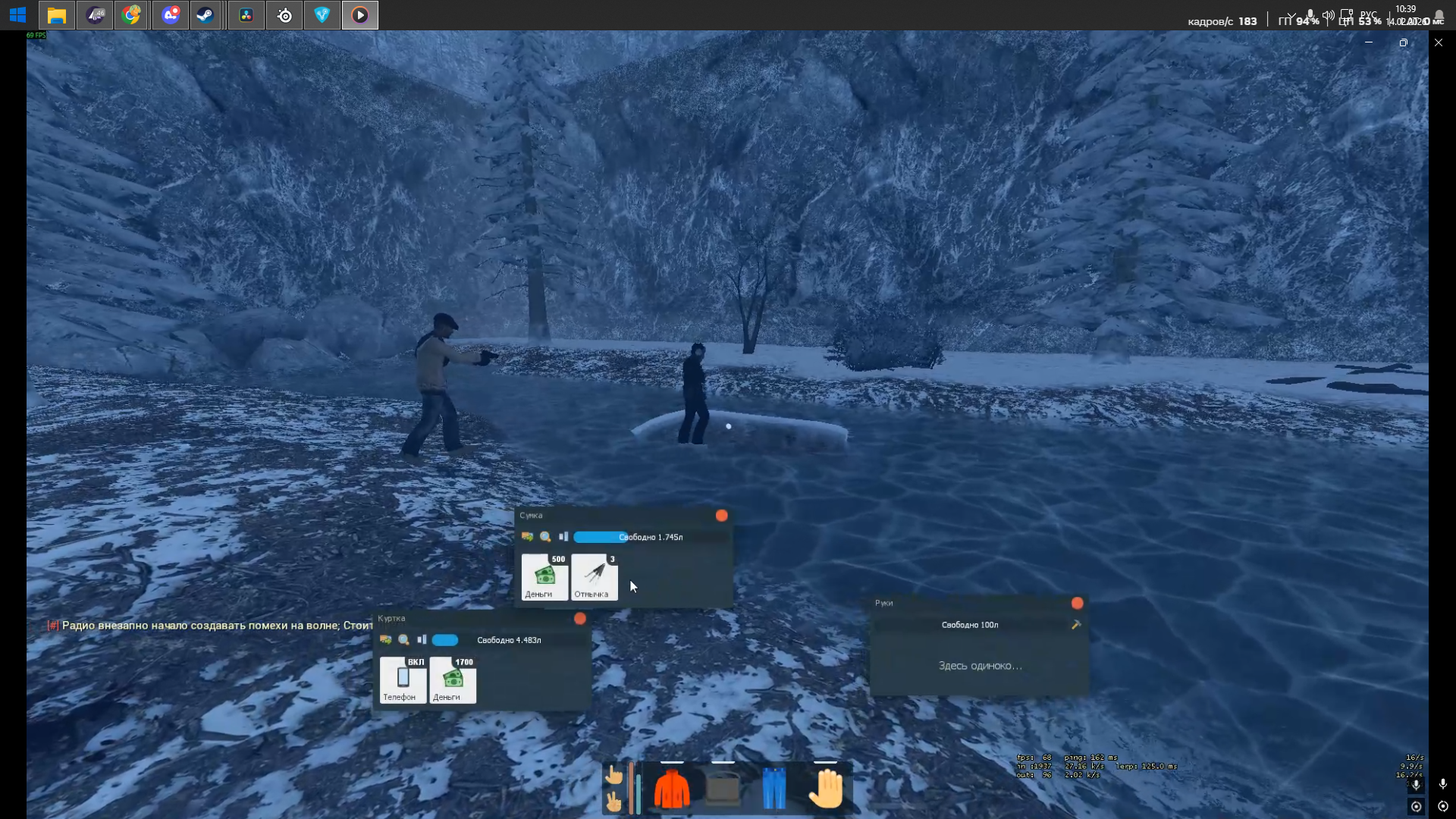
Task: Open the open-hand slot in the hotbar
Action: click(x=826, y=789)
